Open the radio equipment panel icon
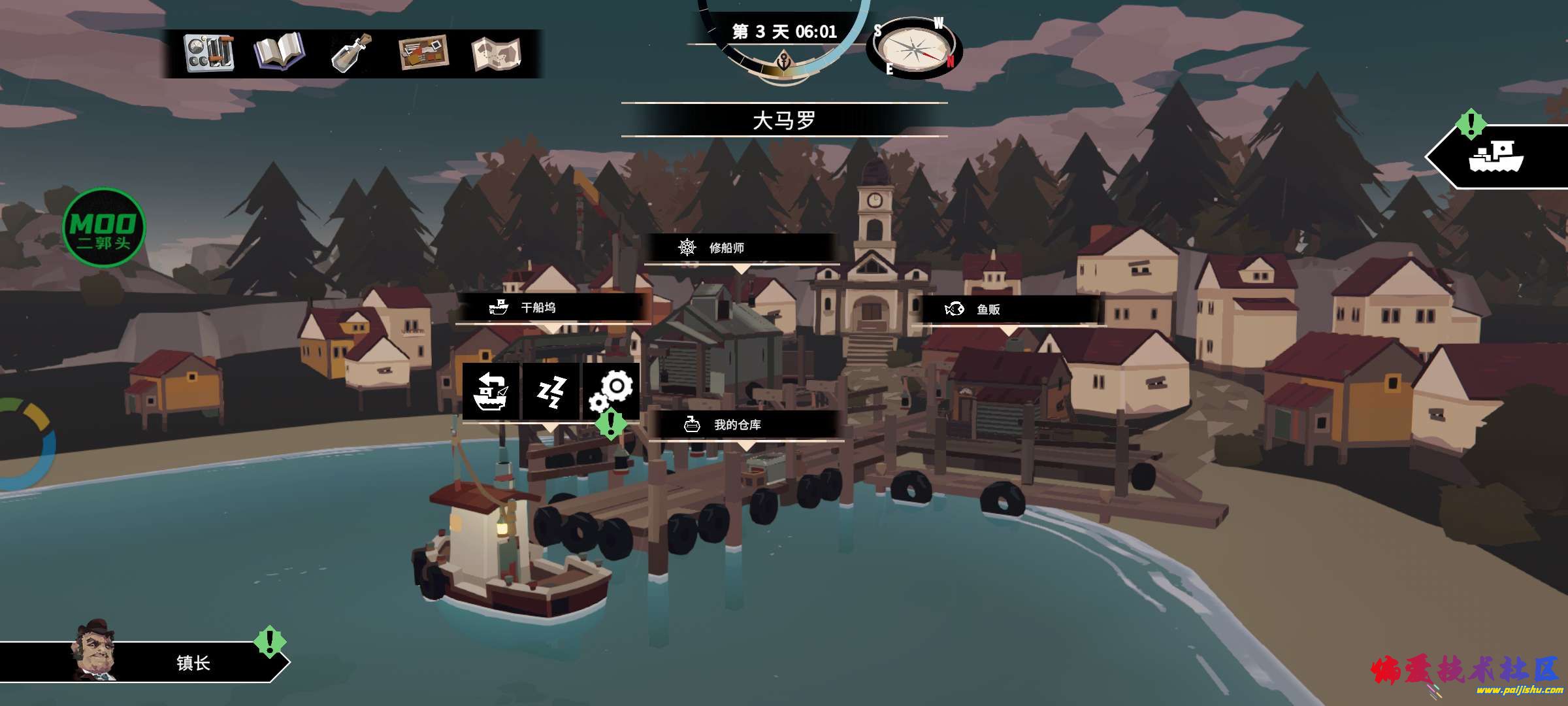This screenshot has height=706, width=1568. pos(209,53)
